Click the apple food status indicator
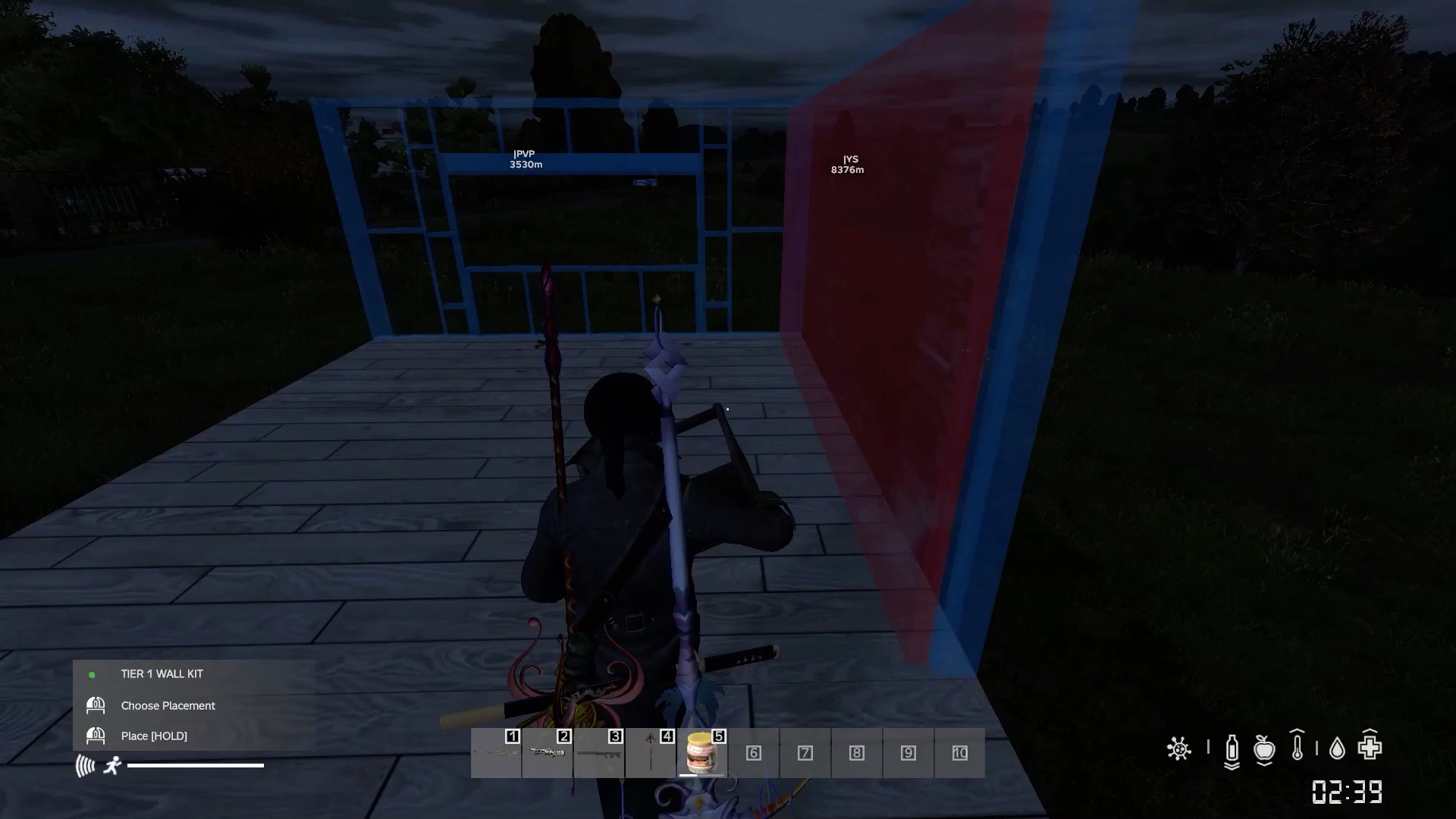1456x819 pixels. tap(1264, 748)
